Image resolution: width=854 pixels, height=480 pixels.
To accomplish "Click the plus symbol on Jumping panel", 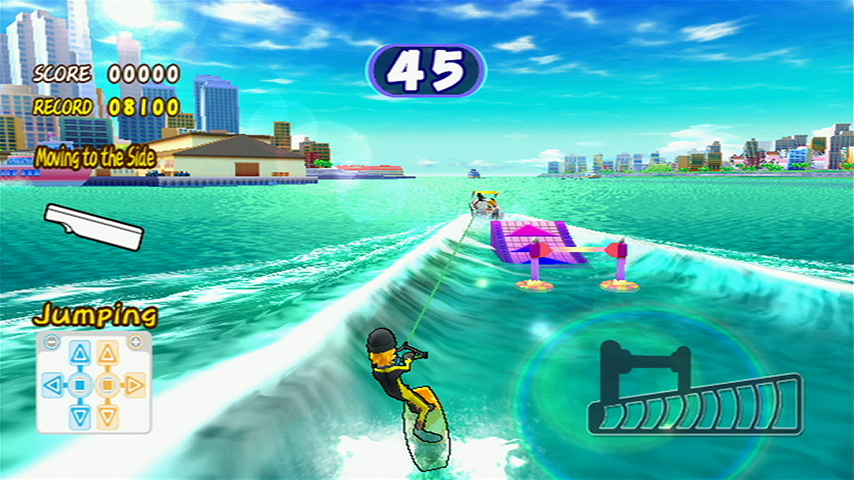I will [x=135, y=341].
